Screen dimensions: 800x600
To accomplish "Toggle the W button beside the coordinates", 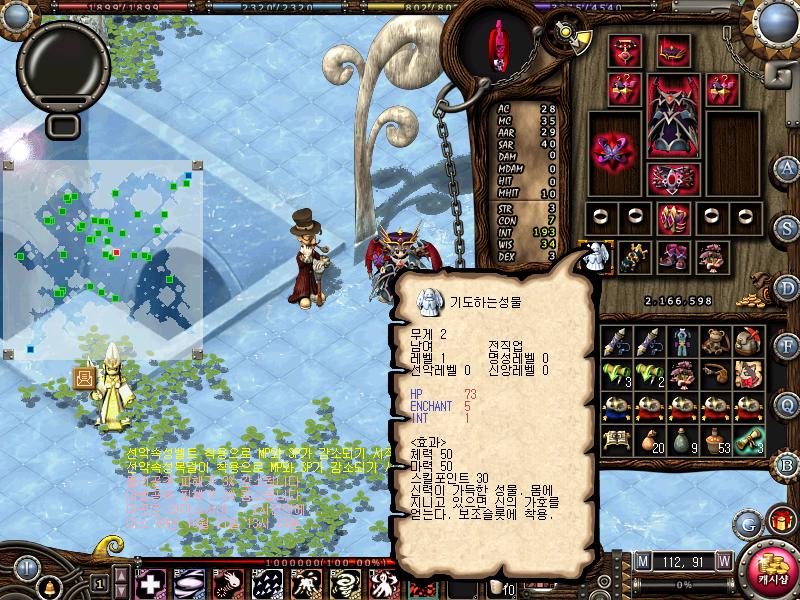I will (723, 561).
